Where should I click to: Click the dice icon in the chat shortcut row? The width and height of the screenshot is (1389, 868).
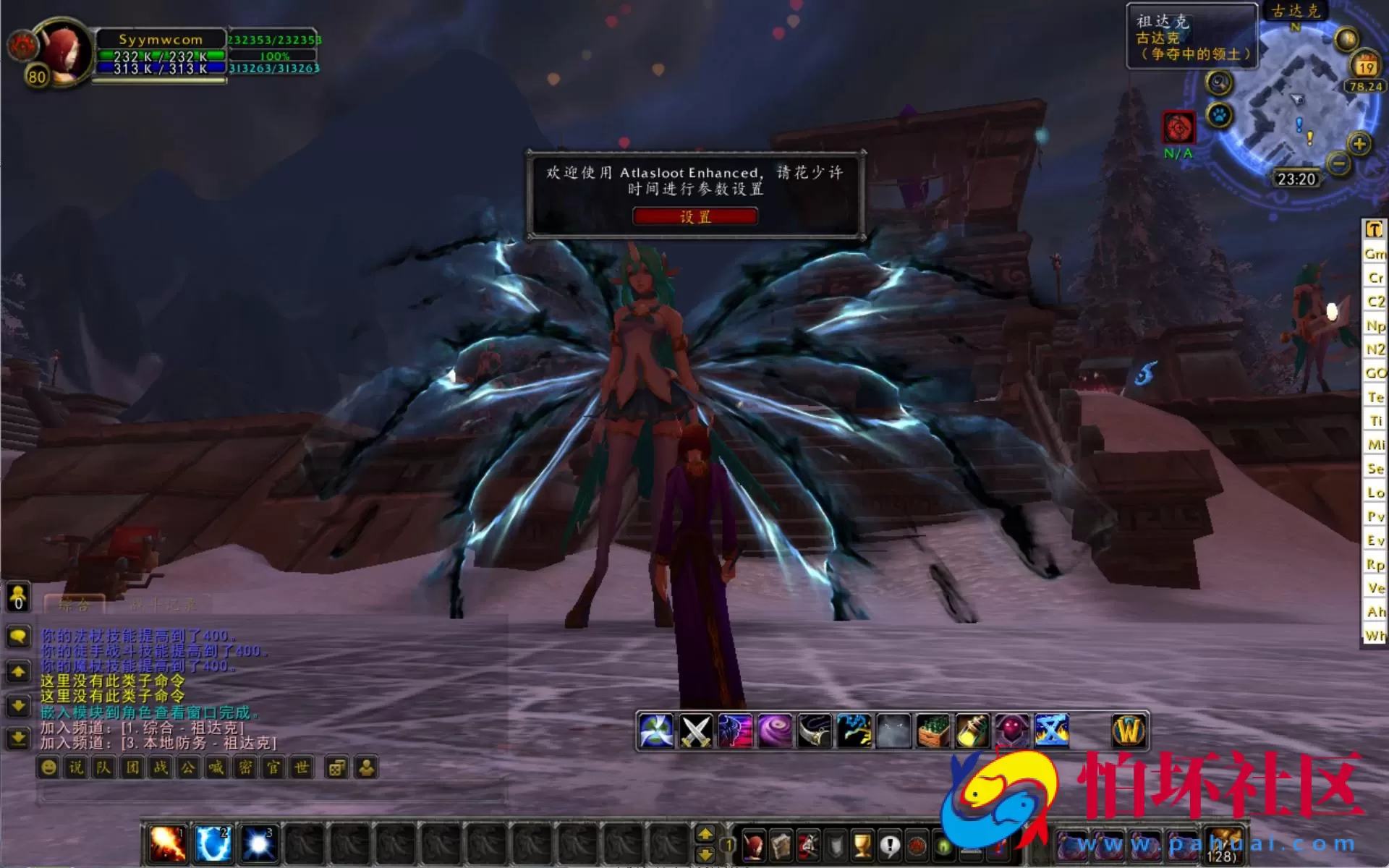click(x=336, y=767)
